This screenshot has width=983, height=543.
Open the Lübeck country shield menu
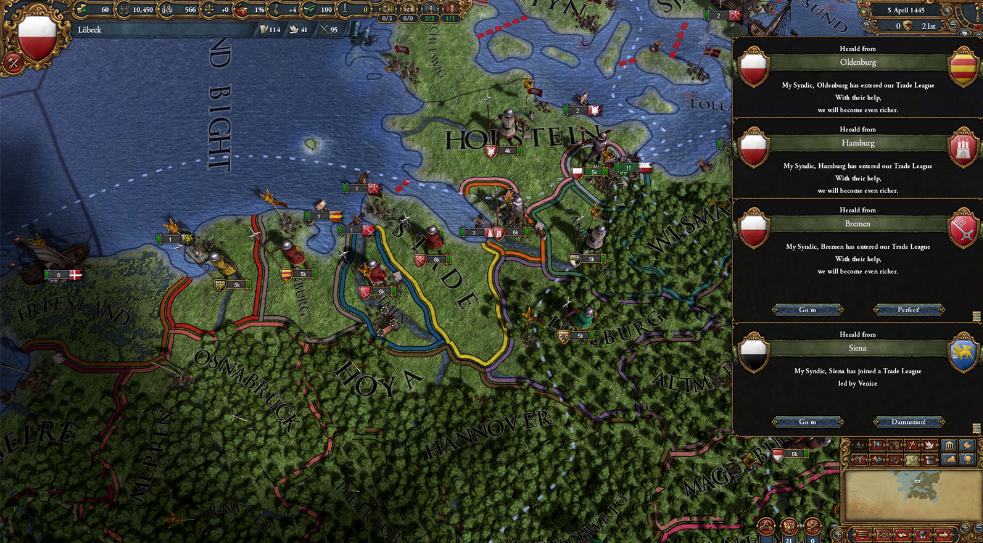(x=38, y=36)
